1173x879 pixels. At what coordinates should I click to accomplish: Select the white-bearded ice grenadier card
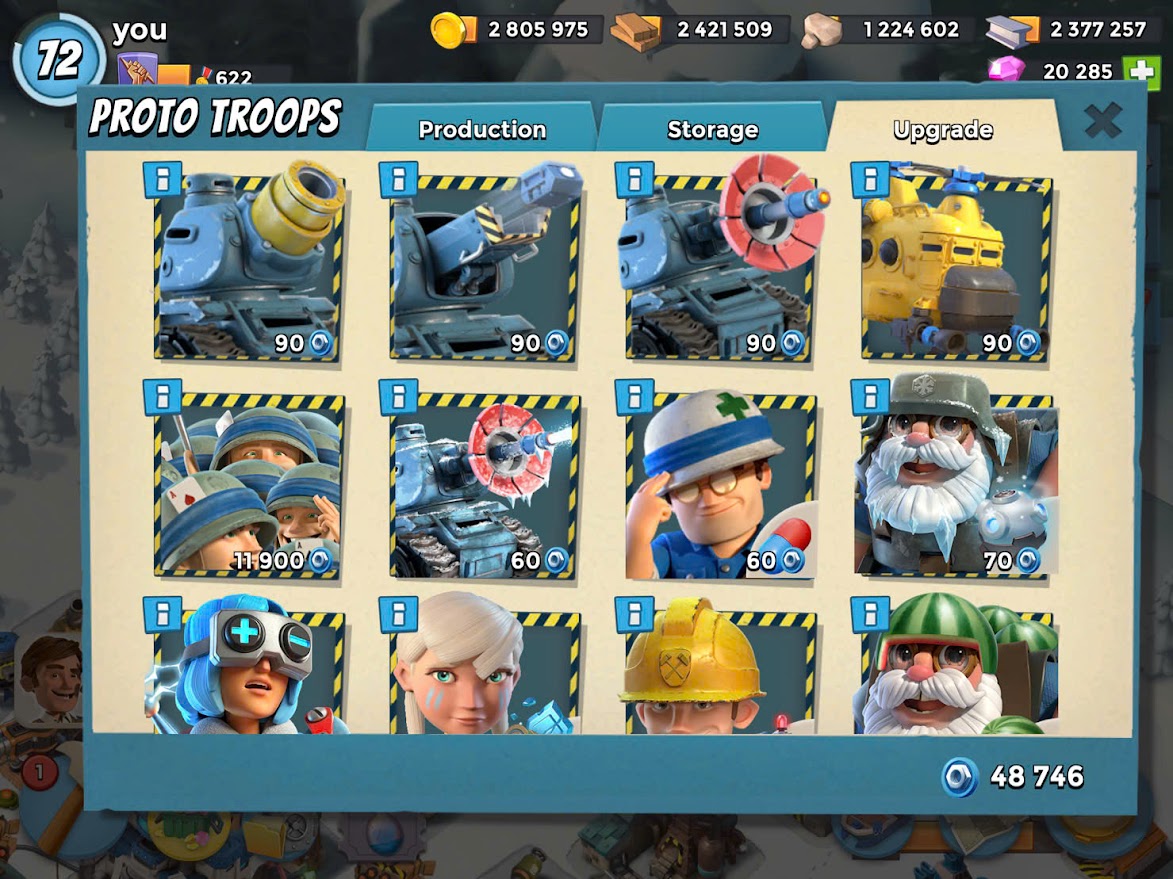coord(956,486)
